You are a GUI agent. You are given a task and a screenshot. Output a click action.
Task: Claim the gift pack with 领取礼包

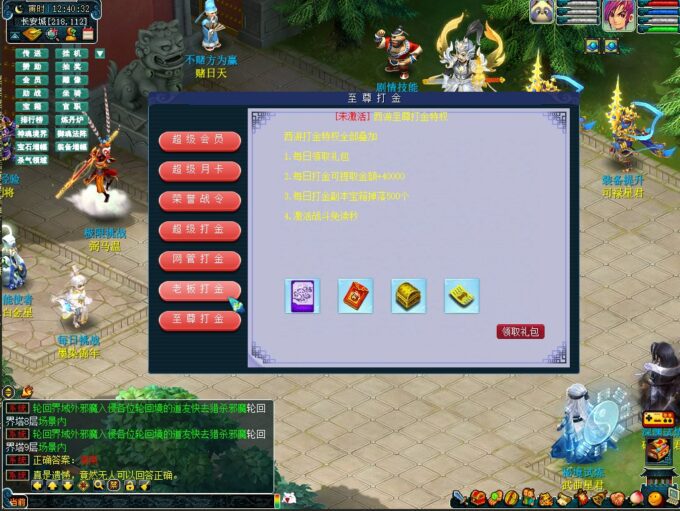(520, 331)
